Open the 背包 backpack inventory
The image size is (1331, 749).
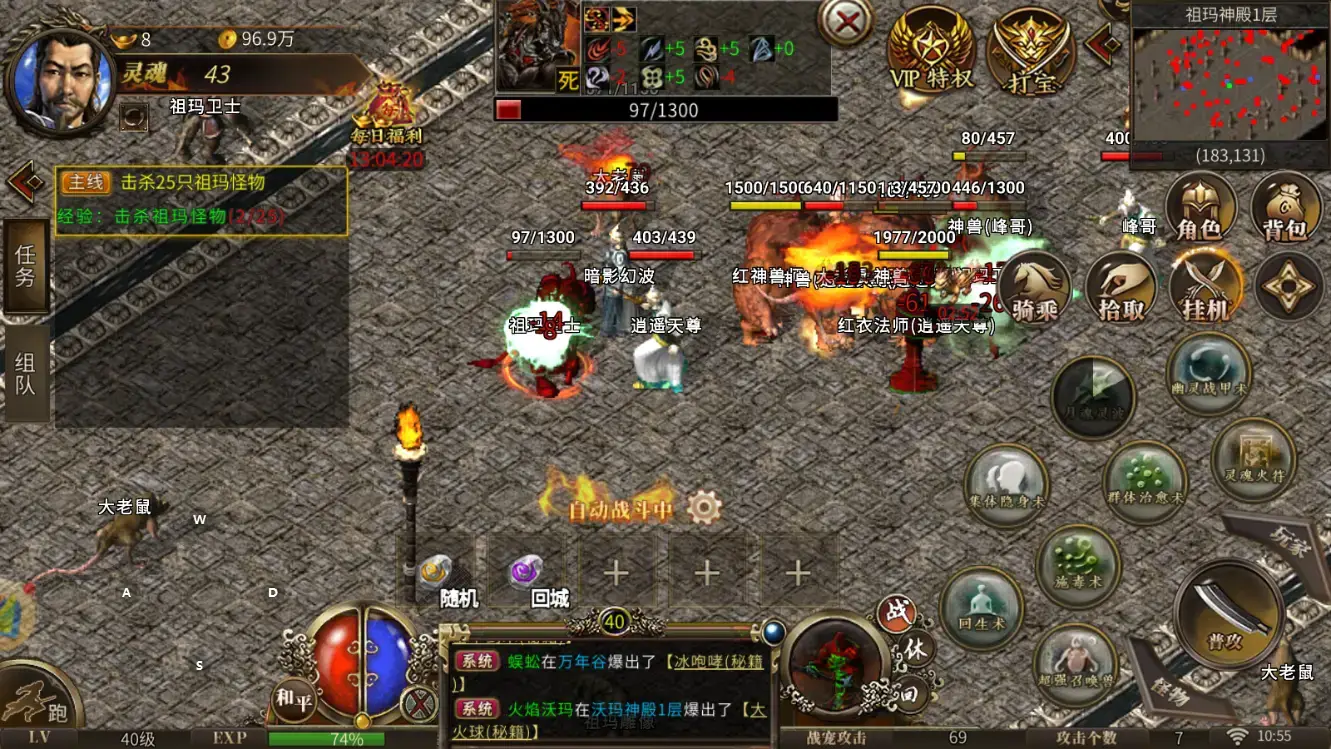coord(1285,209)
